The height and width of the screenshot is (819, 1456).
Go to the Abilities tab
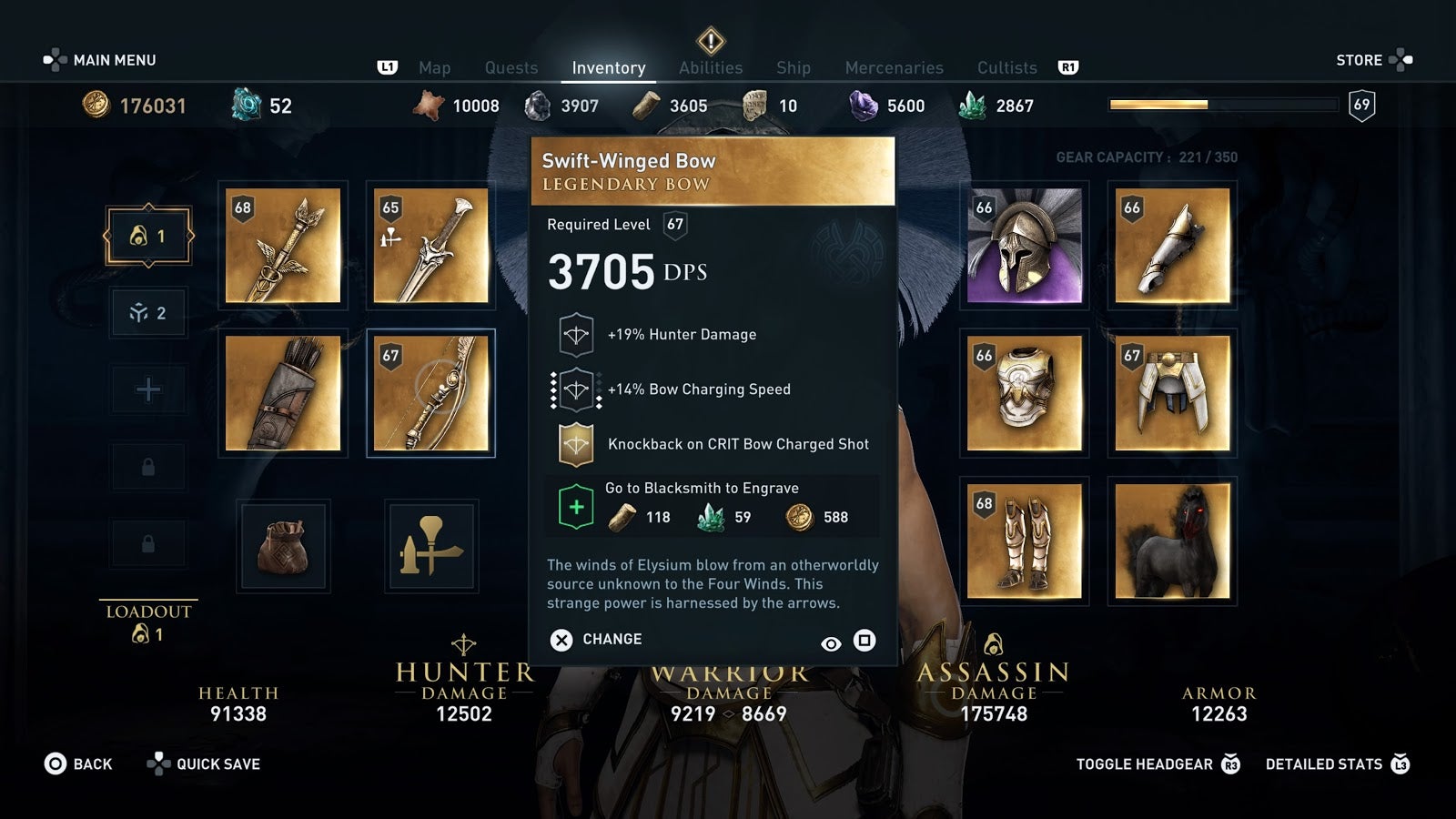coord(710,68)
